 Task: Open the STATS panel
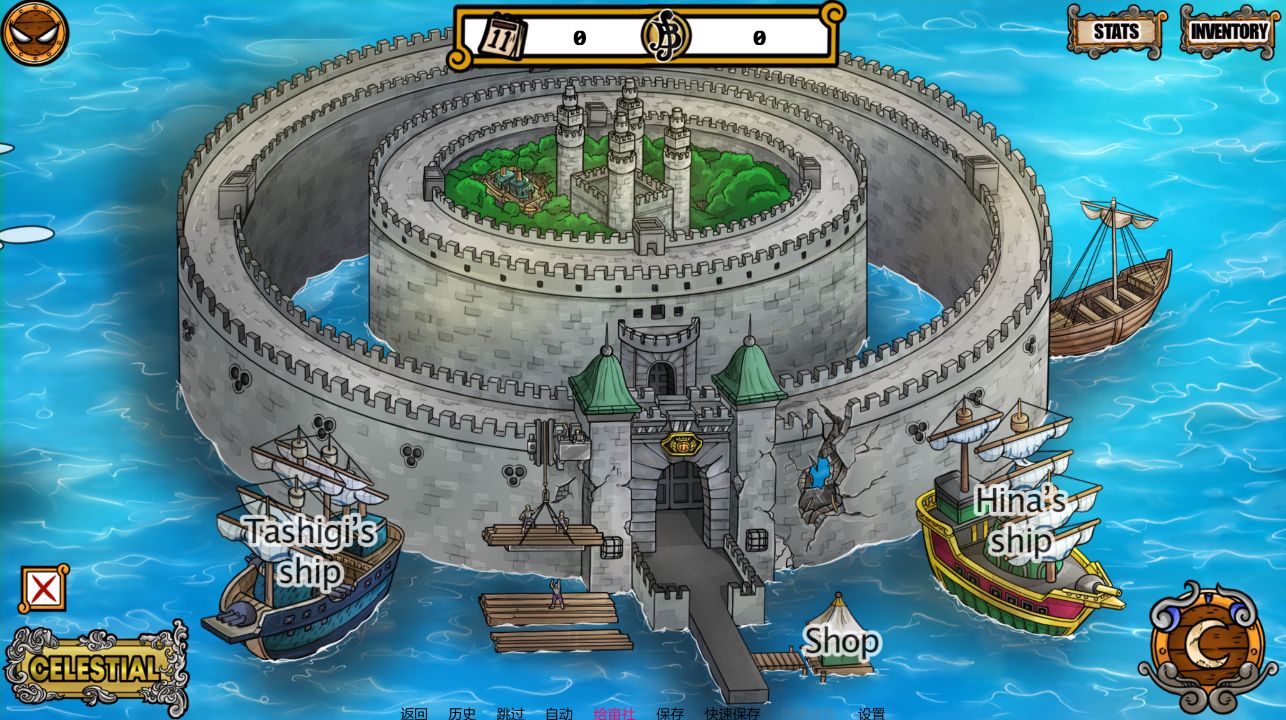[1114, 31]
